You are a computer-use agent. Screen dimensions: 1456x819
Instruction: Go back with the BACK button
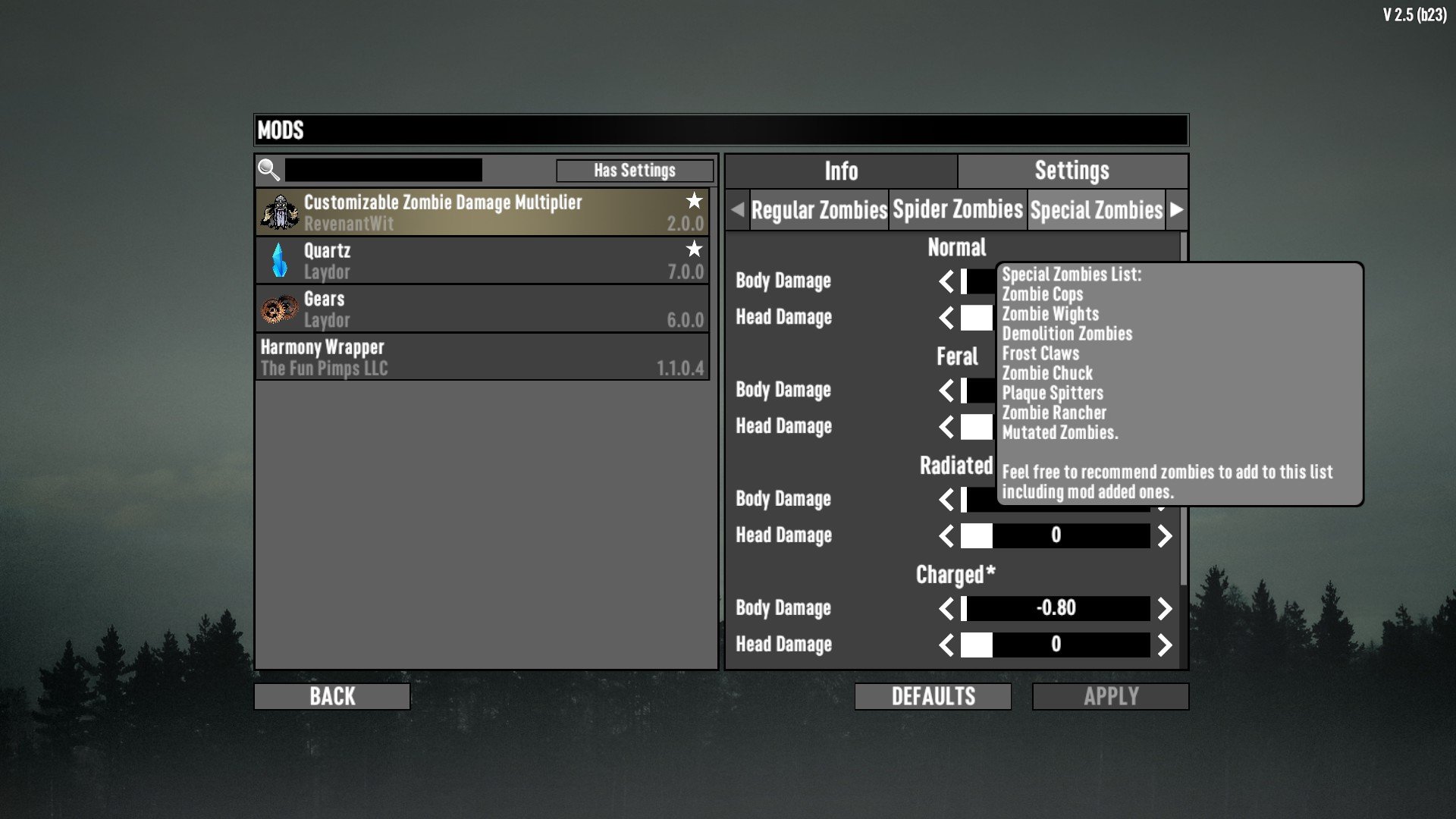332,696
